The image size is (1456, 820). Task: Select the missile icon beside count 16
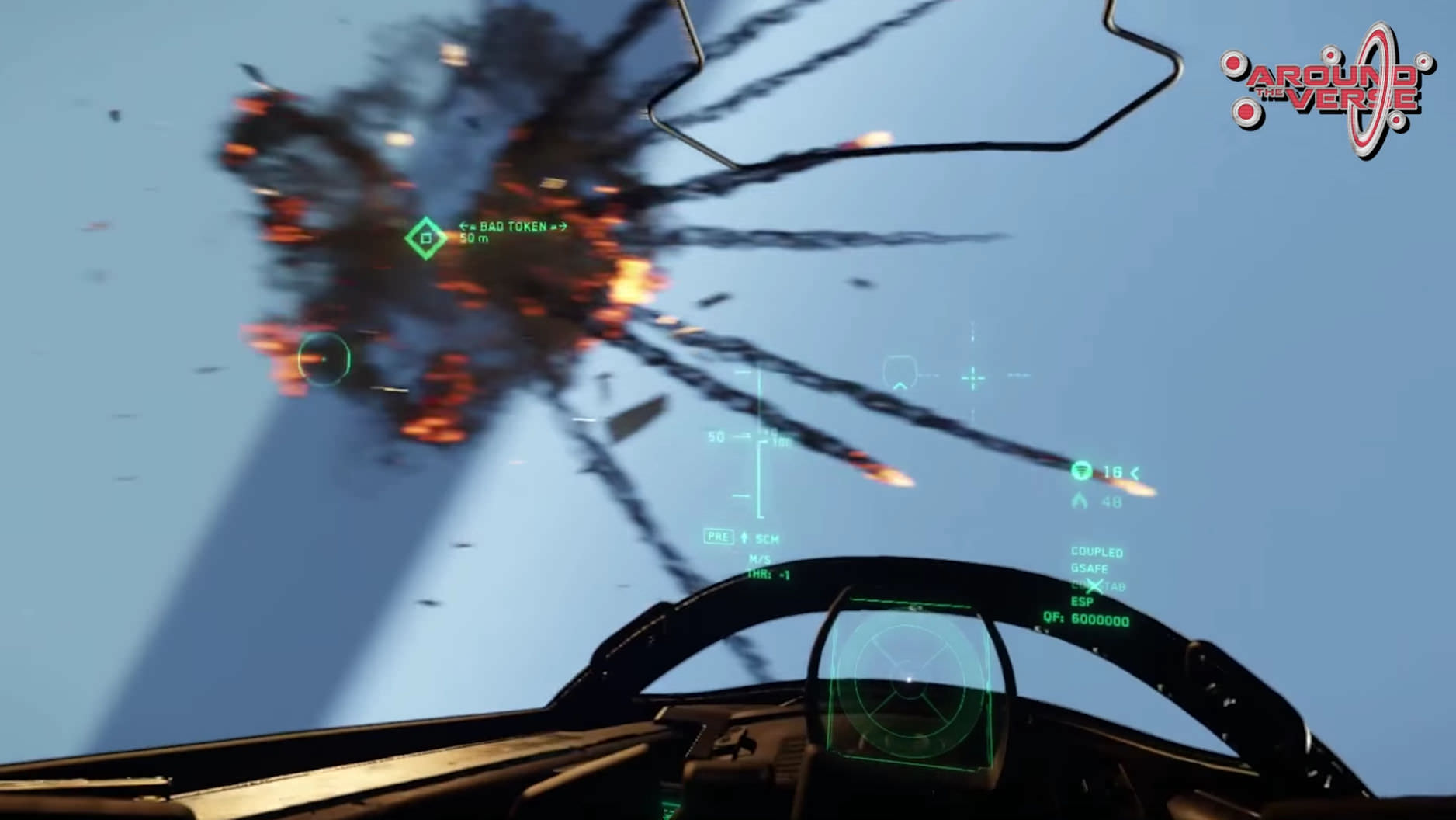point(1081,471)
